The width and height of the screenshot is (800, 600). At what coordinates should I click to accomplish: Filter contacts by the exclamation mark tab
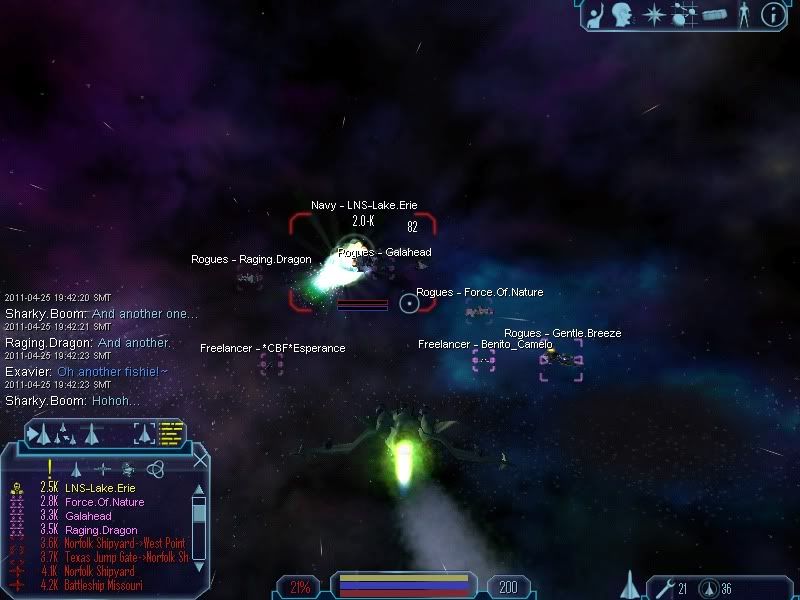[x=49, y=468]
